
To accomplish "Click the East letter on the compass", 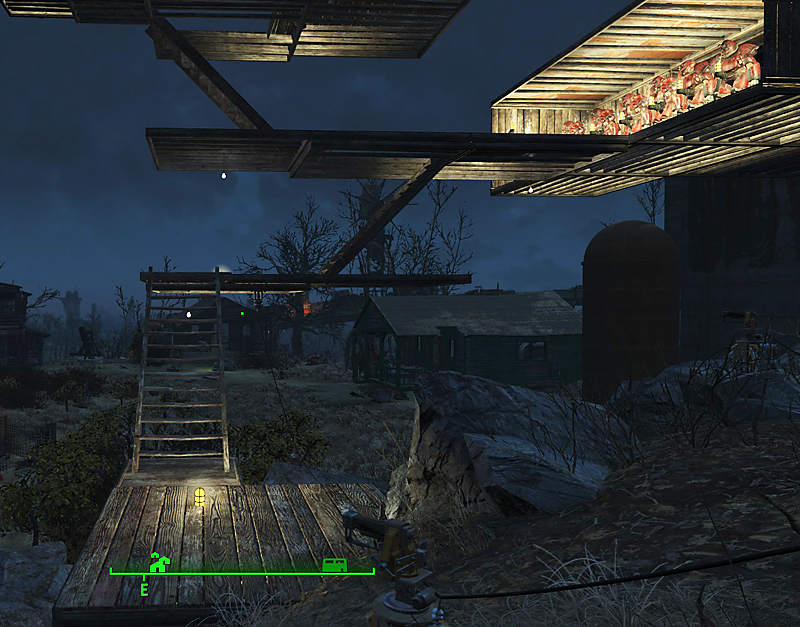I will [x=144, y=589].
